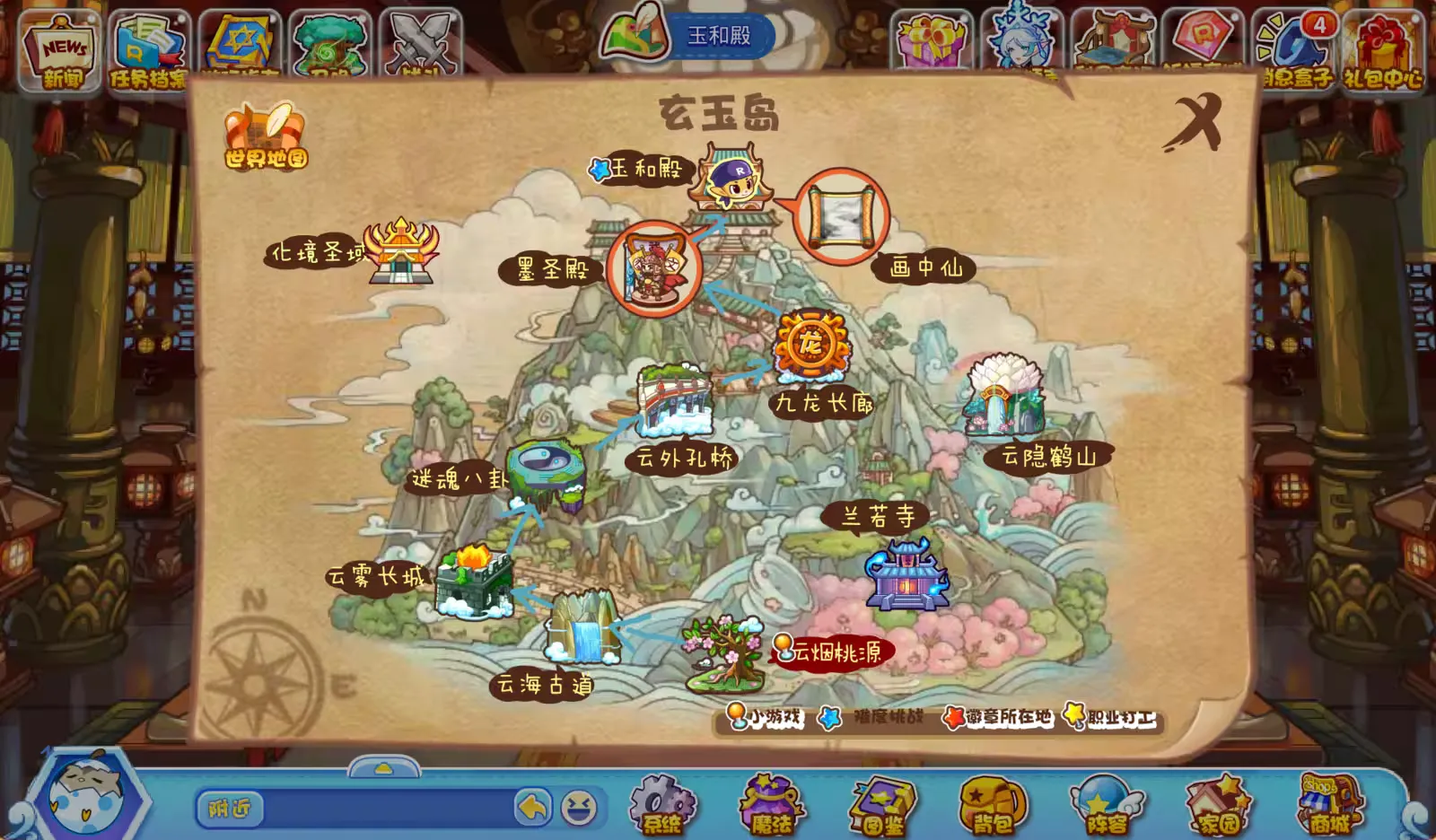Viewport: 1436px width, 840px height.
Task: Open the 商城 shop
Action: click(x=1329, y=805)
